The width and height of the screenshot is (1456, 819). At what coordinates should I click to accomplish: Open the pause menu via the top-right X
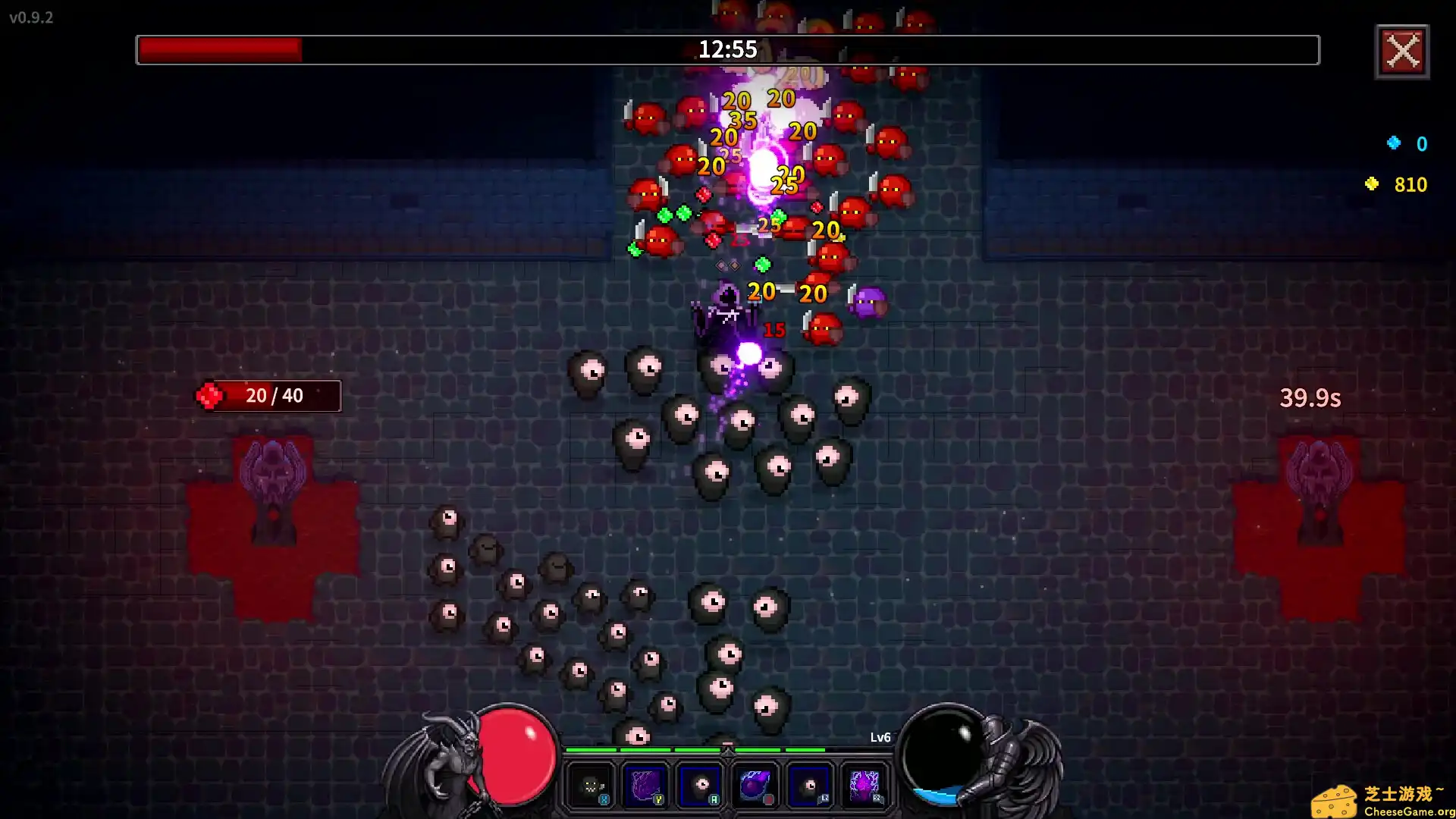click(x=1402, y=52)
